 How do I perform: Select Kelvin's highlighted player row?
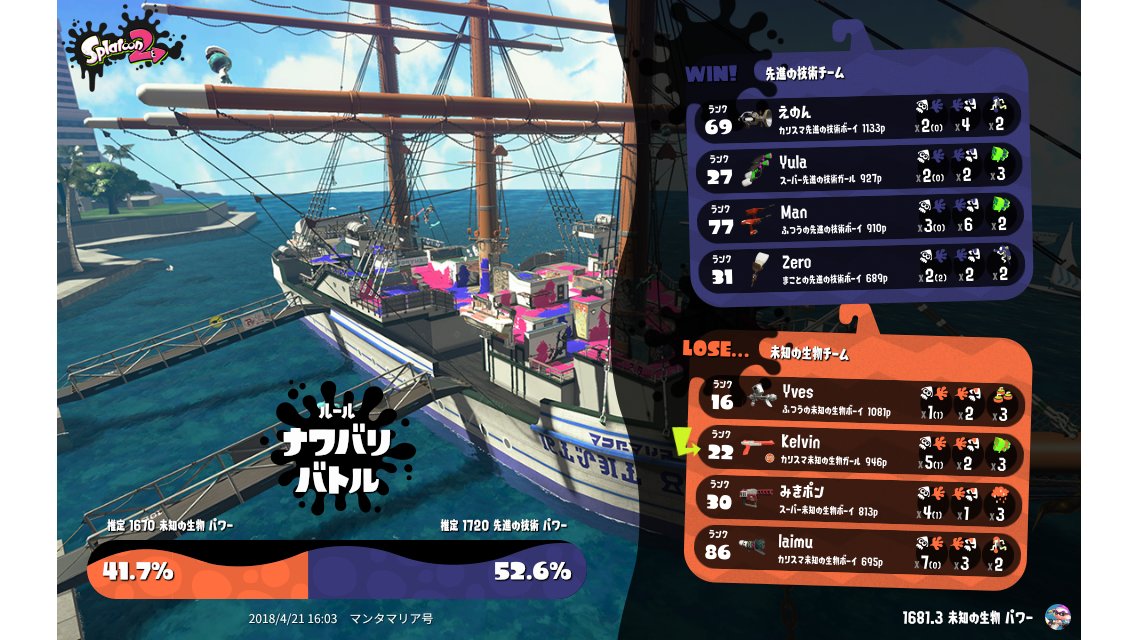coord(860,449)
